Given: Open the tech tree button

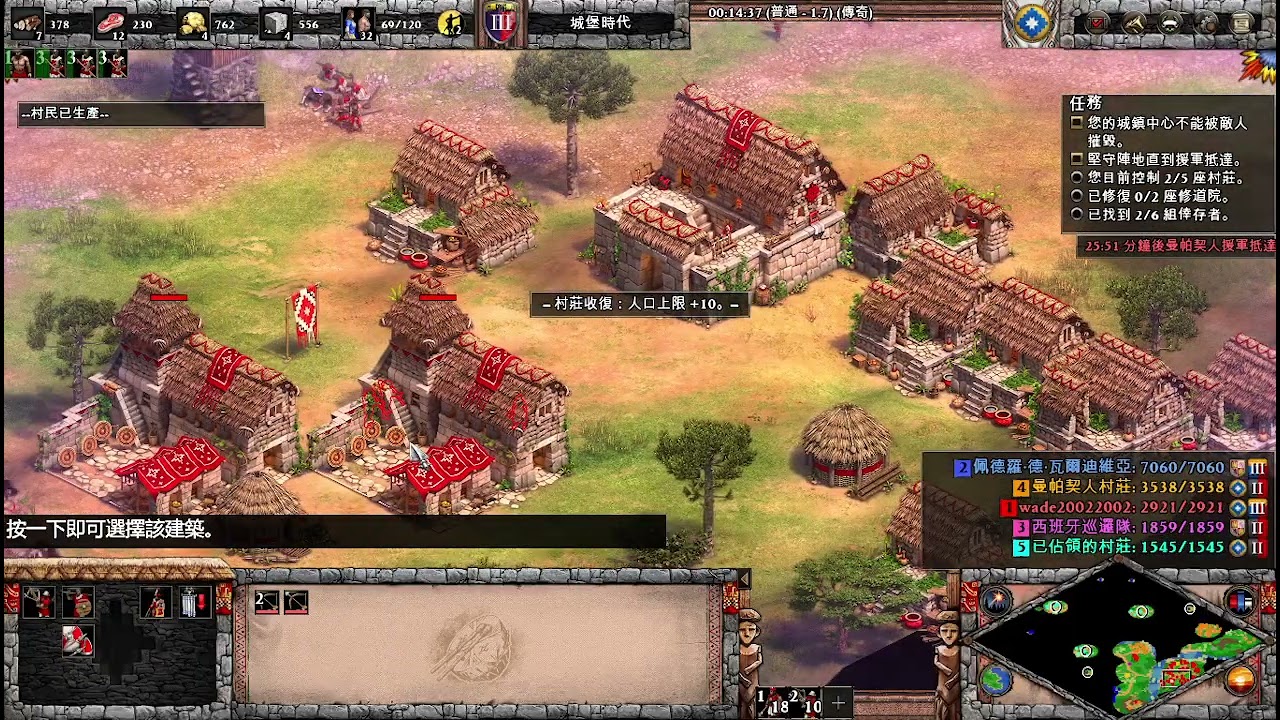Looking at the screenshot, I should (1134, 22).
